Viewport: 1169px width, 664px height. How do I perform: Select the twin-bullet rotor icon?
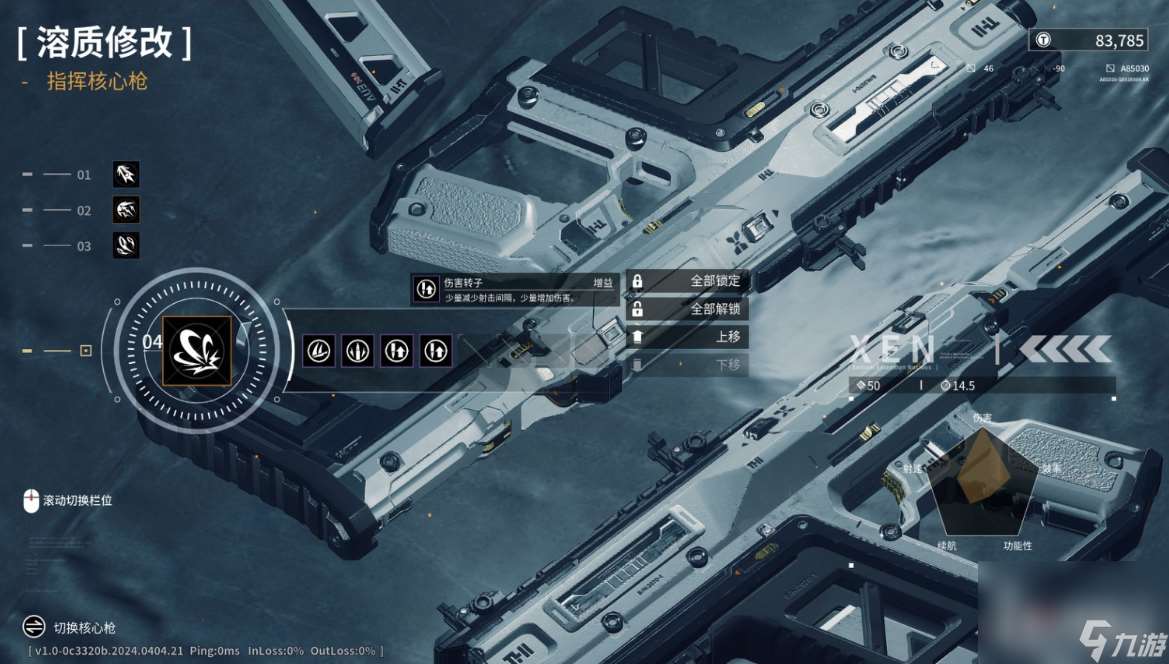359,350
